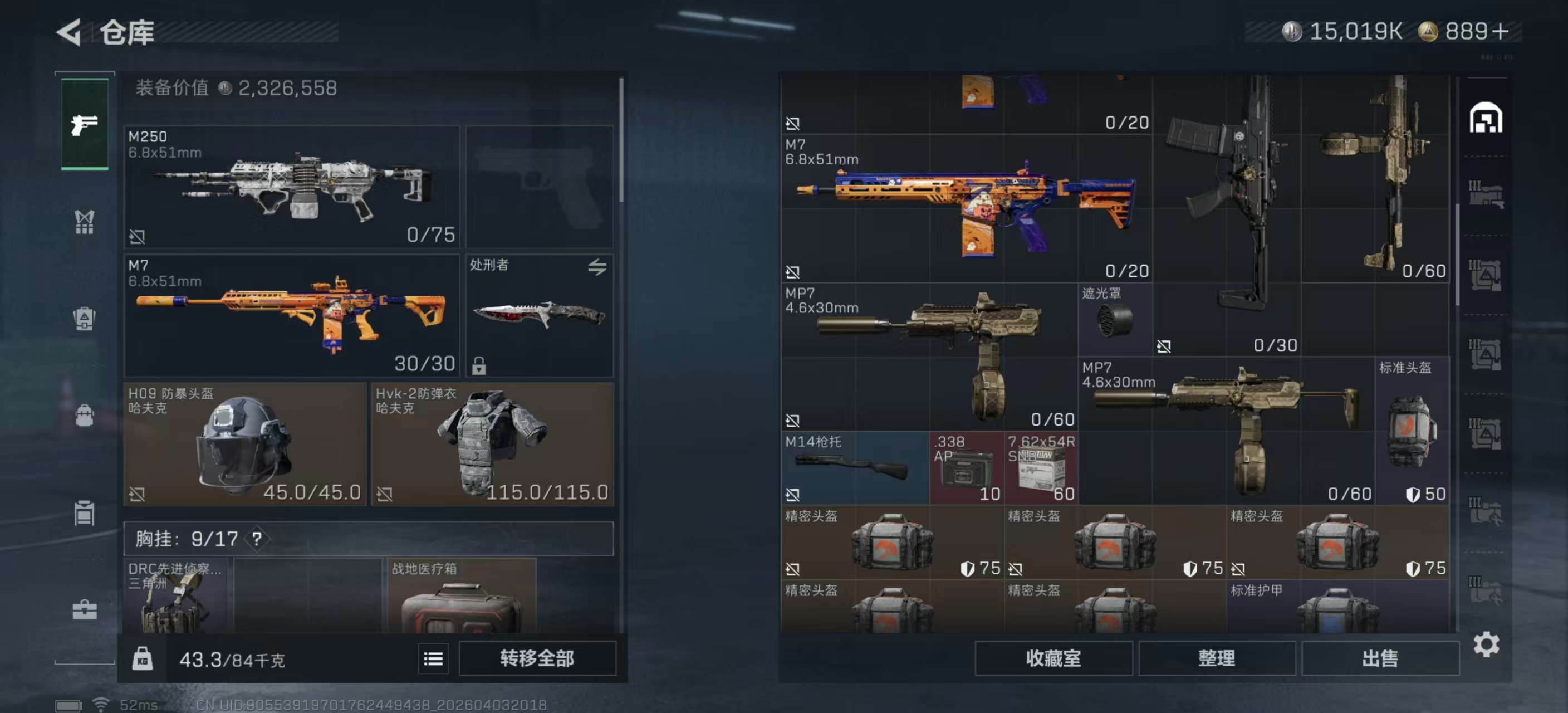Switch to the pistol weapons tab
Viewport: 1568px width, 713px height.
(85, 125)
